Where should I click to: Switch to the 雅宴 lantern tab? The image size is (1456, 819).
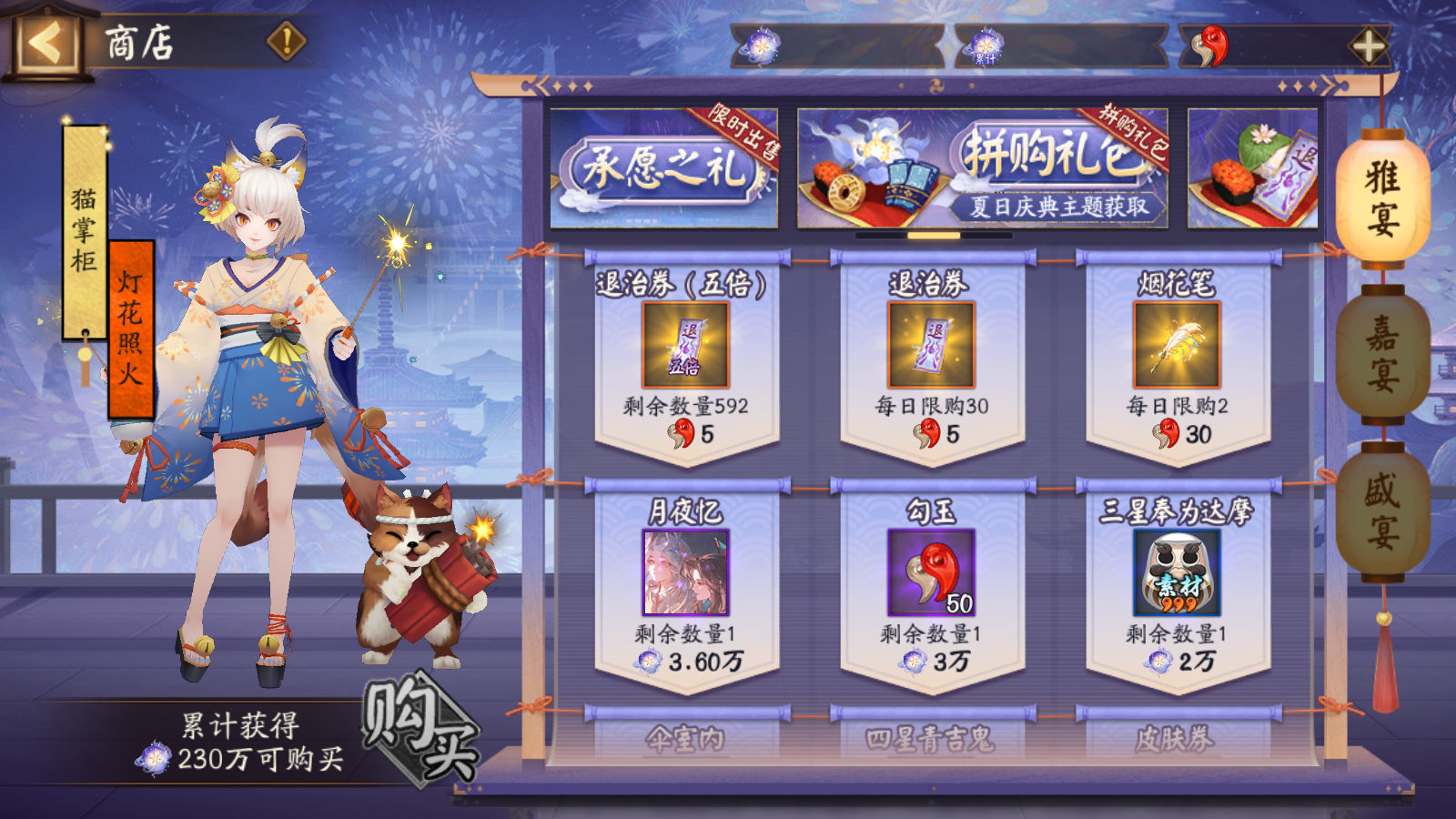(x=1385, y=196)
